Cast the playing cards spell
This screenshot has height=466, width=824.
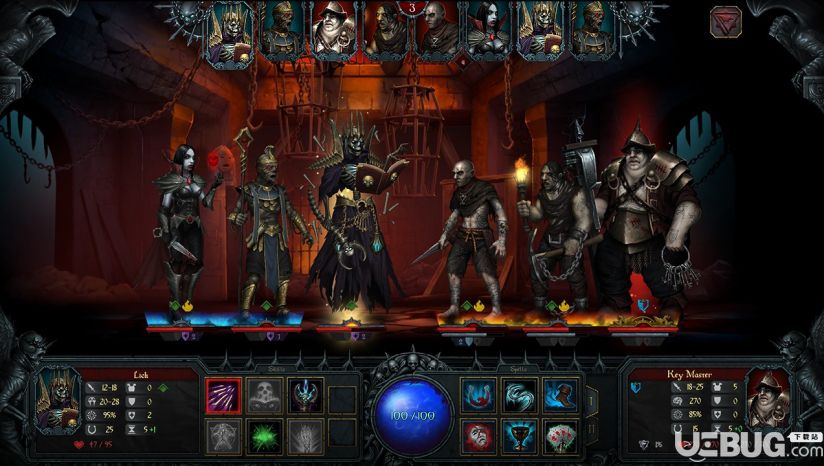click(x=560, y=437)
